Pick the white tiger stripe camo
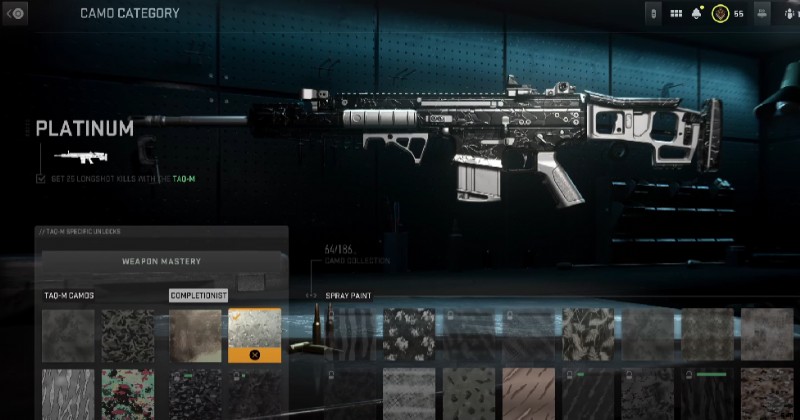800x420 pixels. pos(68,394)
